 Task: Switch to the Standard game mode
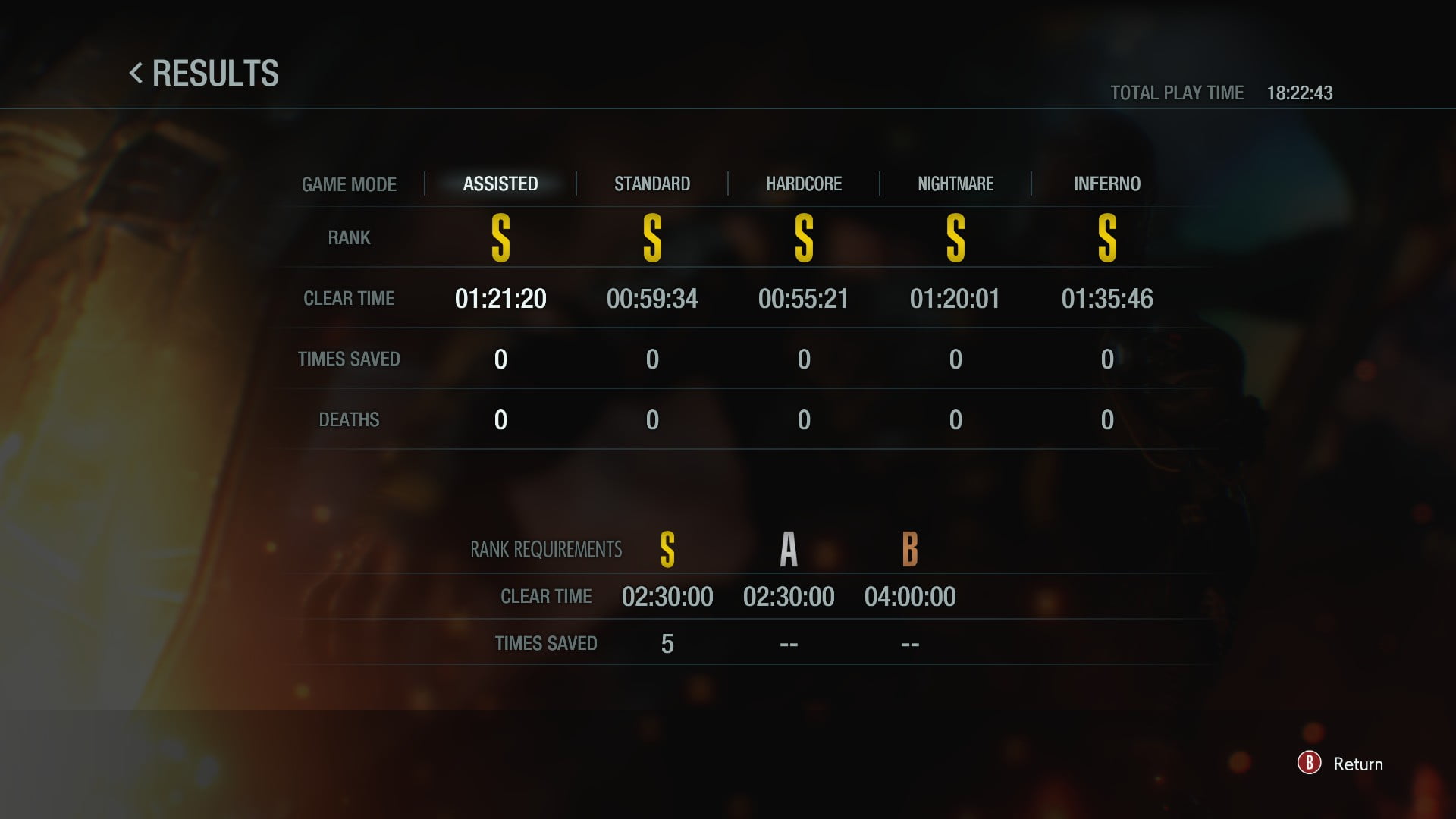pos(652,184)
